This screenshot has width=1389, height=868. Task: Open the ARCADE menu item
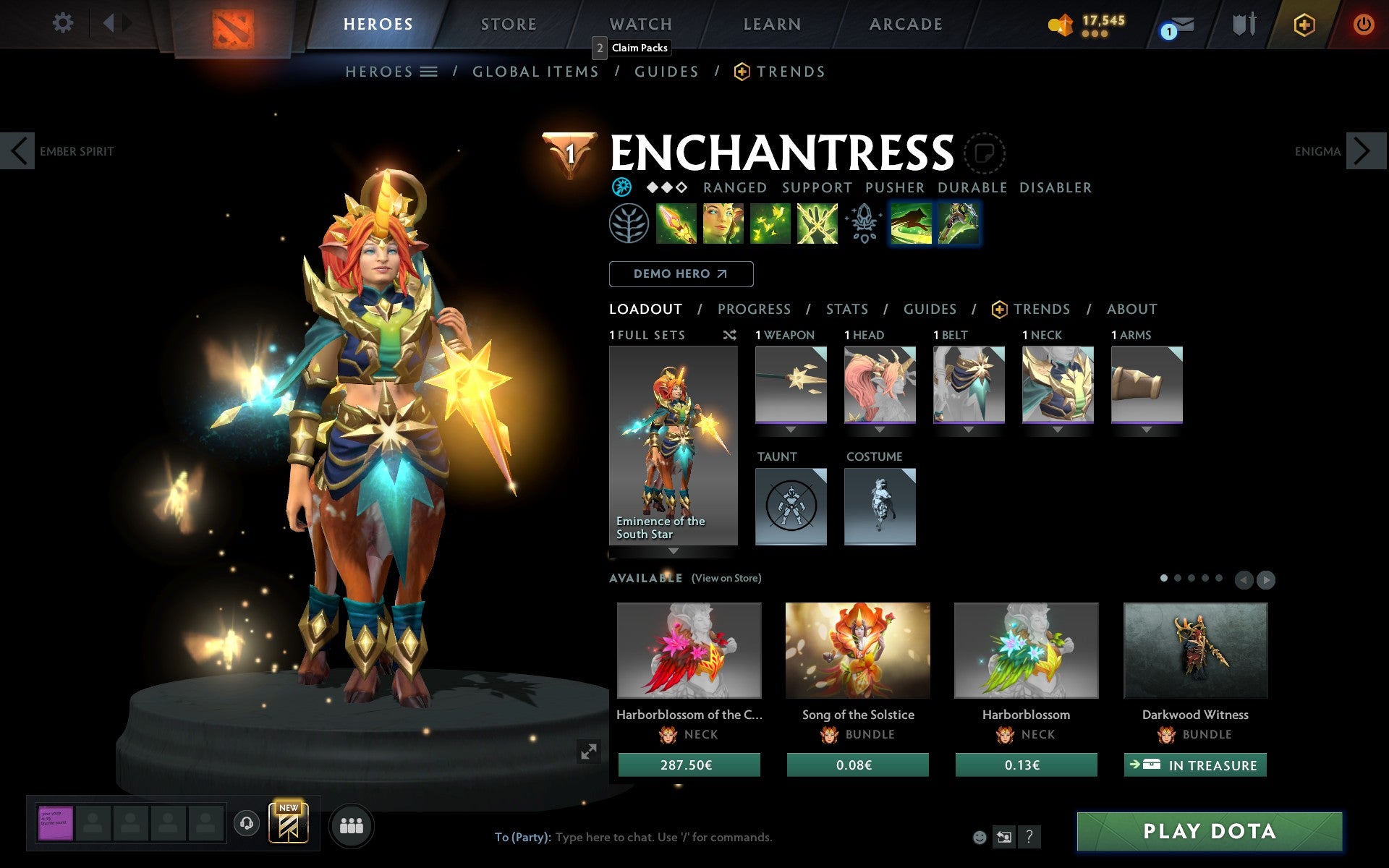point(906,23)
